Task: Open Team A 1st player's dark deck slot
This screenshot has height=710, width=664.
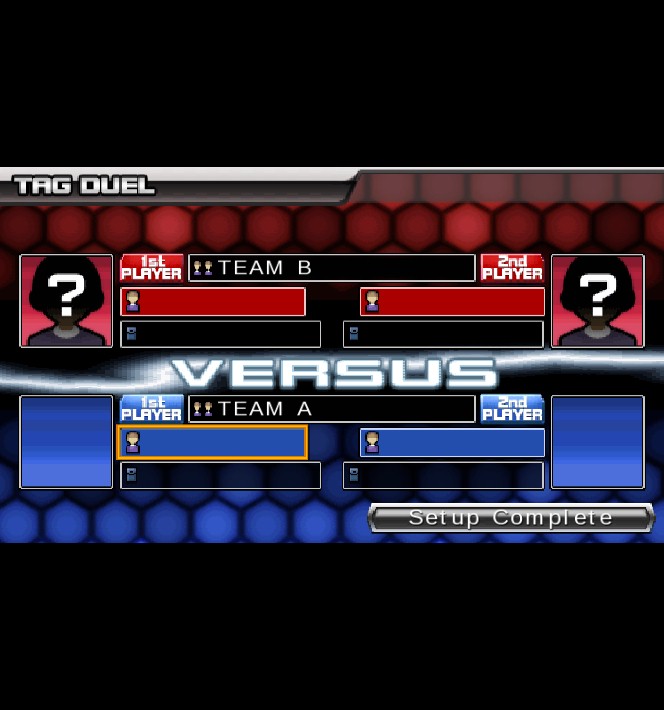Action: coord(220,475)
